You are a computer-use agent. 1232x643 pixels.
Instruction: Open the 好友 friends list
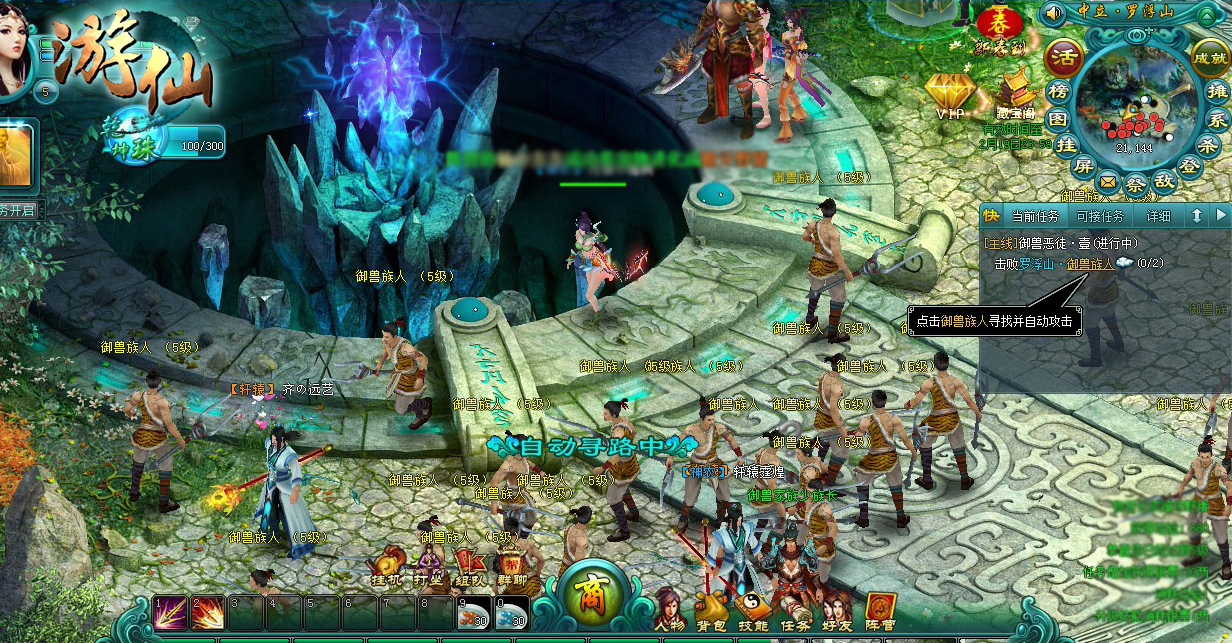point(837,608)
